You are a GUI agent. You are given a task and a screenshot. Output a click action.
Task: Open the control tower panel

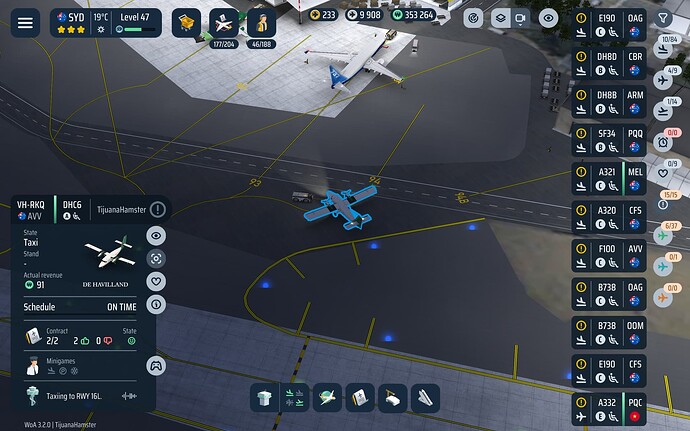click(x=262, y=397)
